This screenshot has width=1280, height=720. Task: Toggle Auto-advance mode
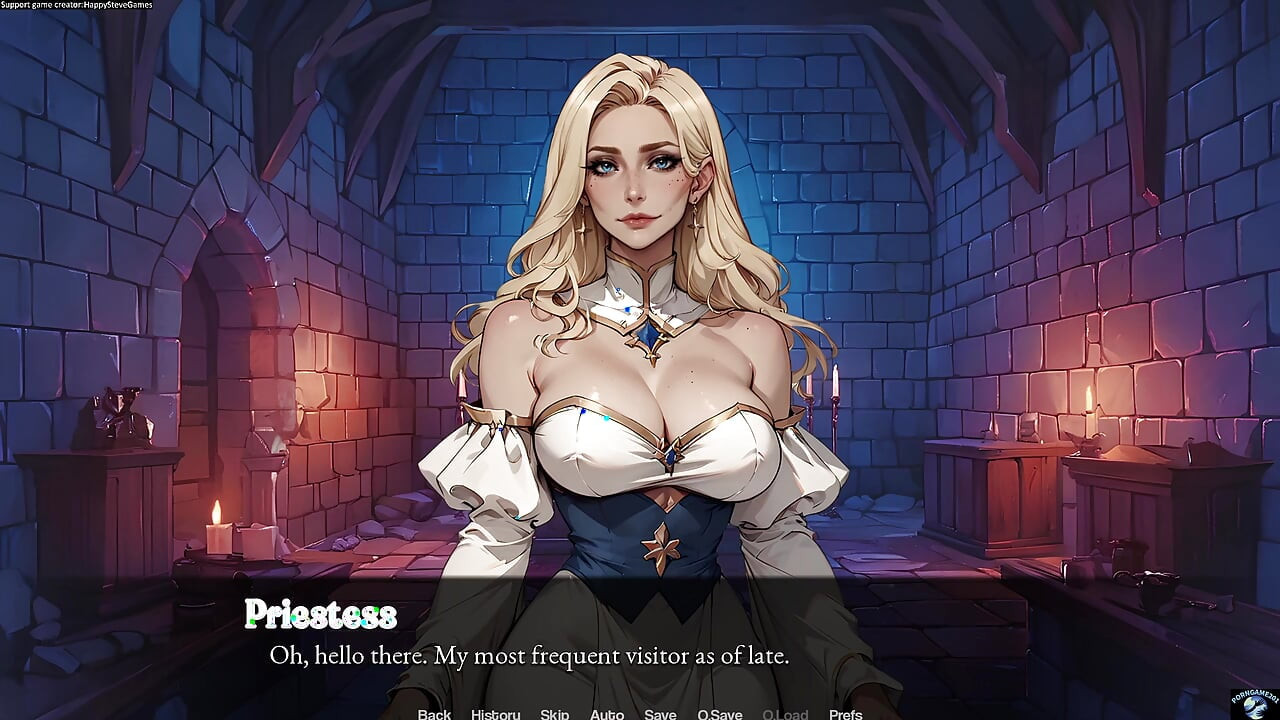click(607, 714)
